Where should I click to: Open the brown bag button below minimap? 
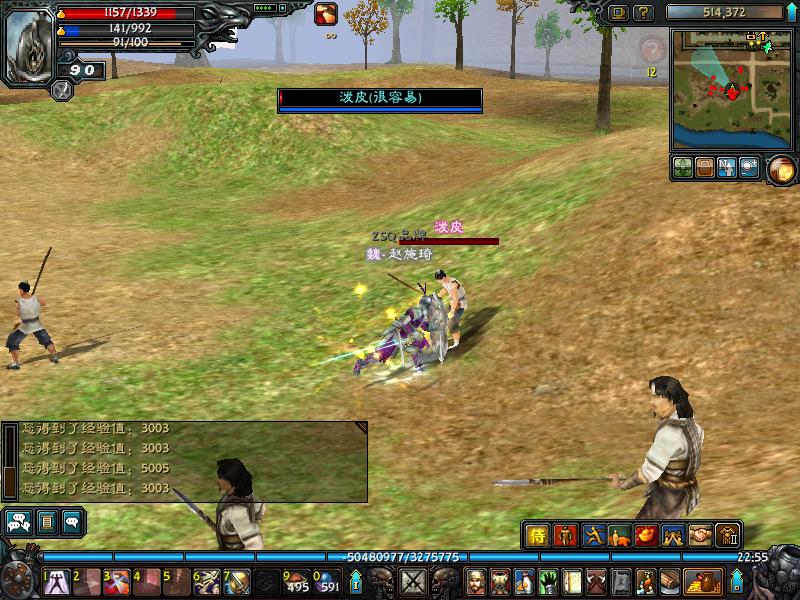tap(705, 167)
